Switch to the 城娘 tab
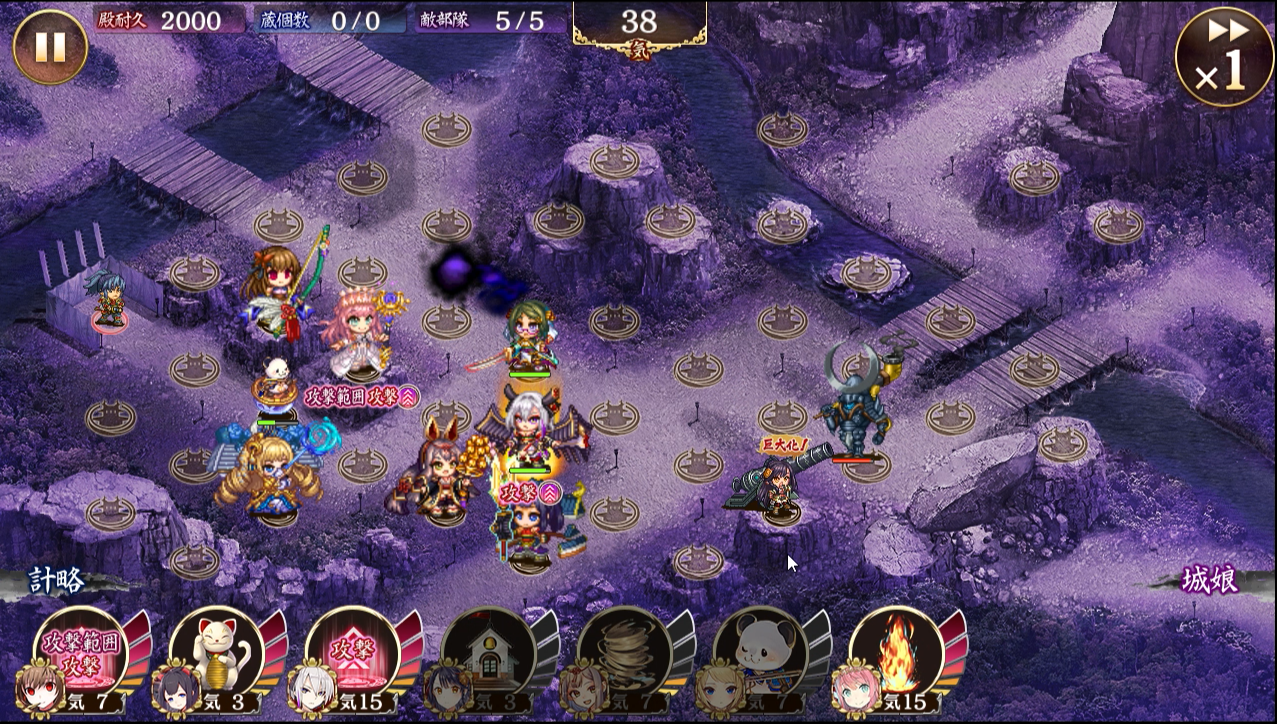 (1210, 581)
